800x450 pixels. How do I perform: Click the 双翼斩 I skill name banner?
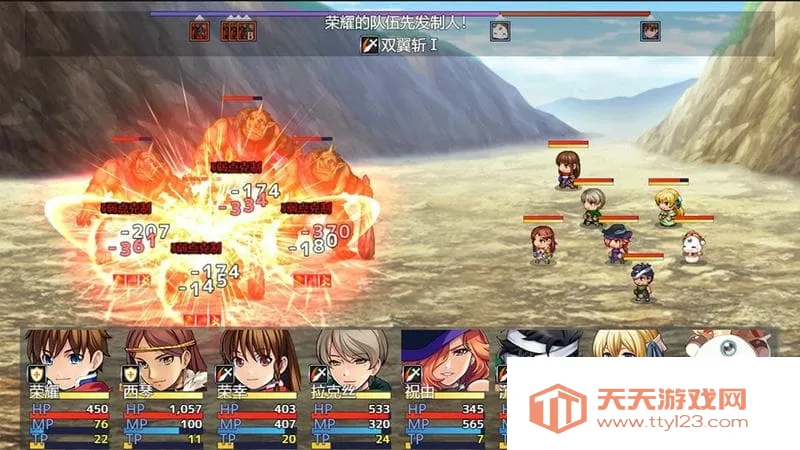pos(399,45)
